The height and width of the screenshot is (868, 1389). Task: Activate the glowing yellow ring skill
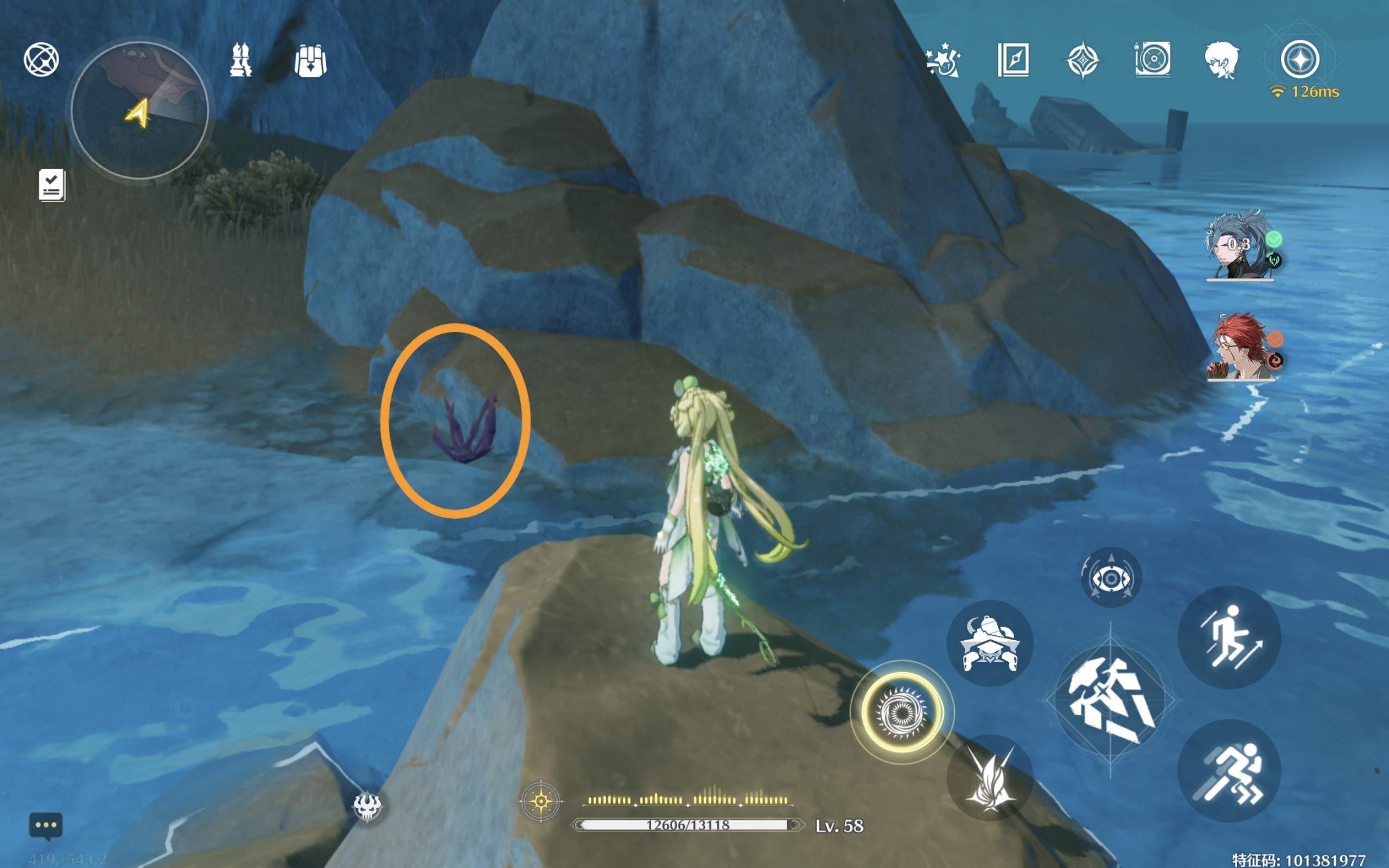coord(902,712)
